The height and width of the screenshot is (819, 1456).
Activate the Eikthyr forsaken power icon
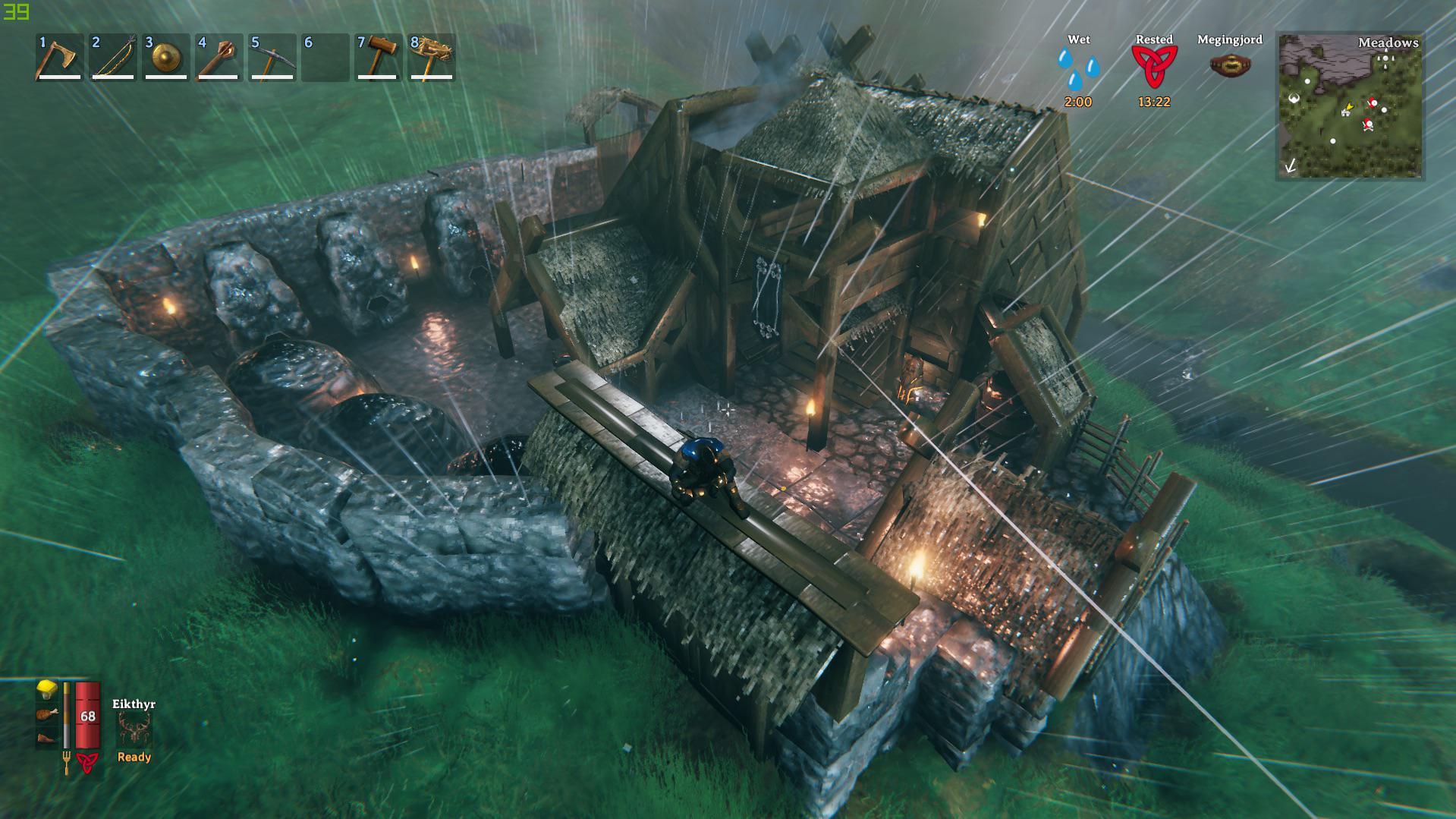134,729
